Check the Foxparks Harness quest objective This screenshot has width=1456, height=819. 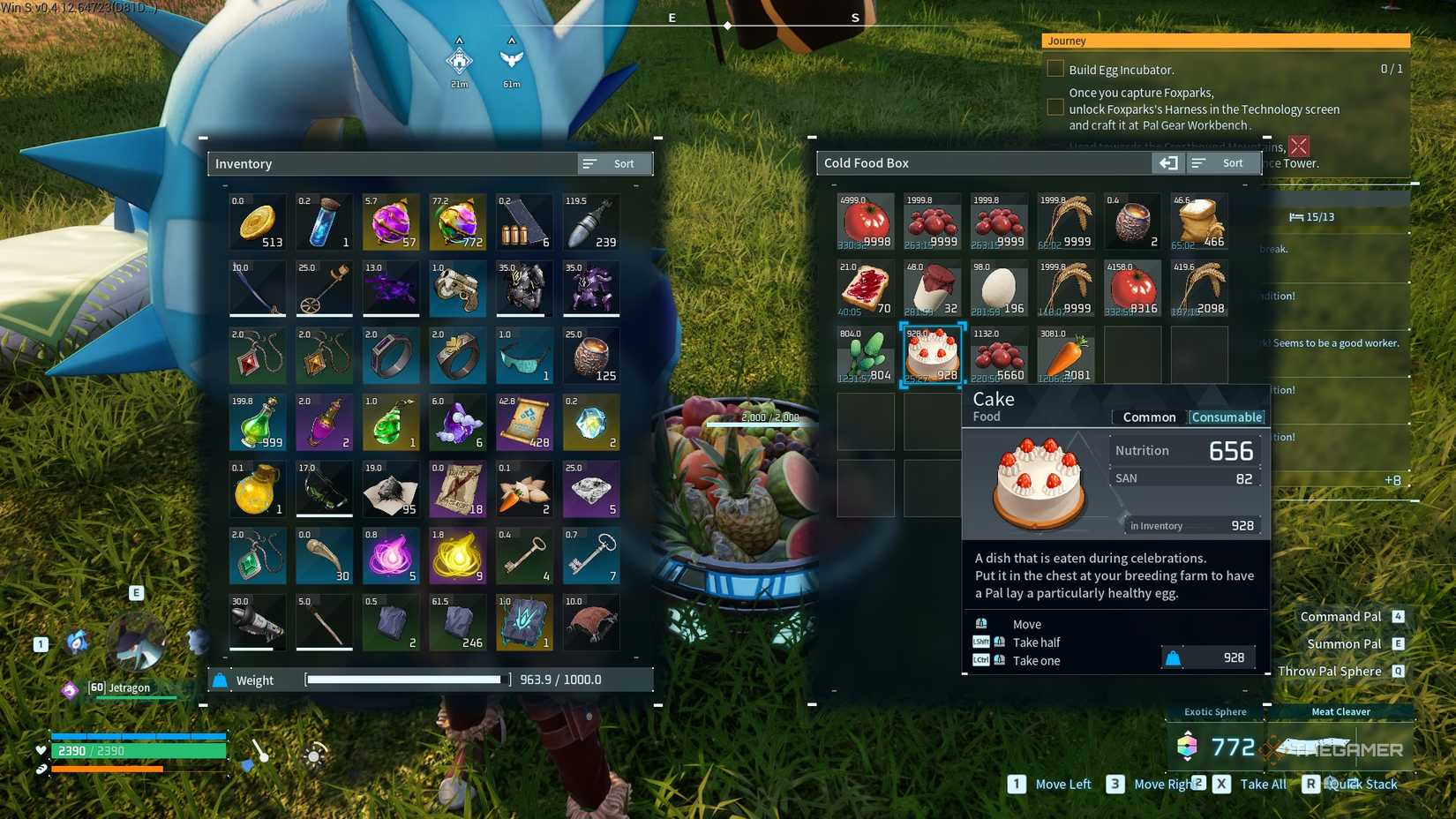point(1055,107)
